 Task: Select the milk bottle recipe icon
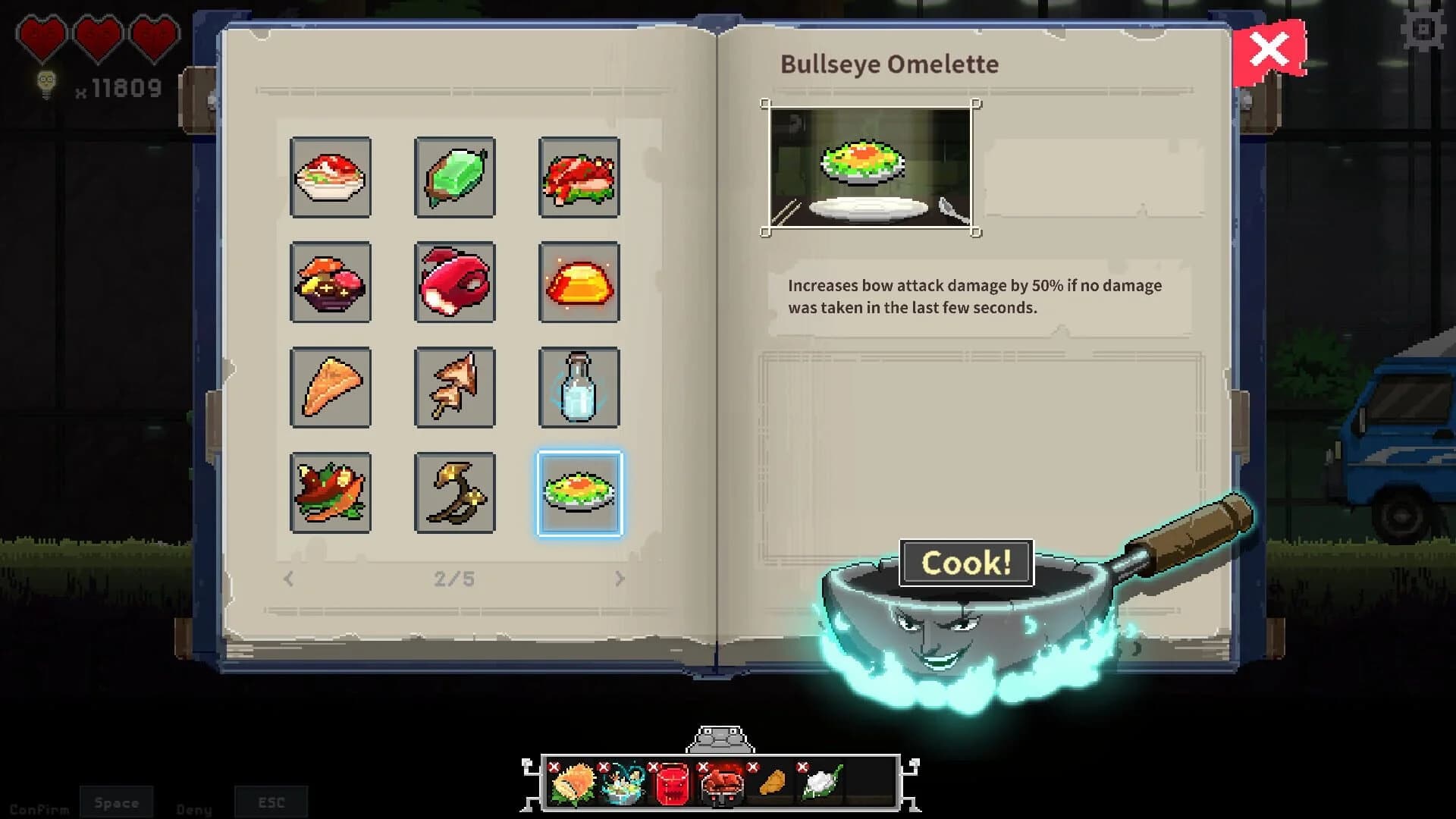click(579, 388)
